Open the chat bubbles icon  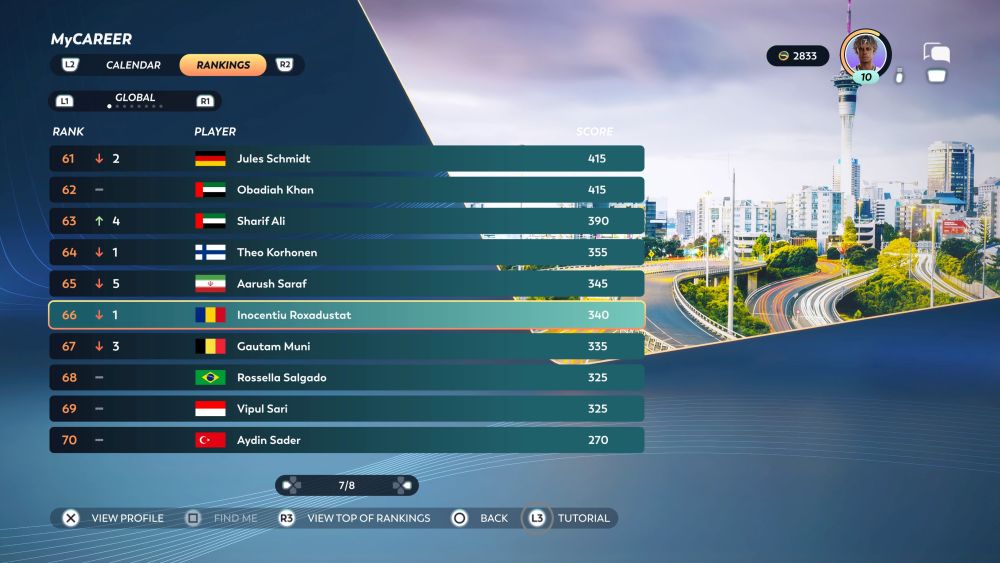tap(936, 53)
